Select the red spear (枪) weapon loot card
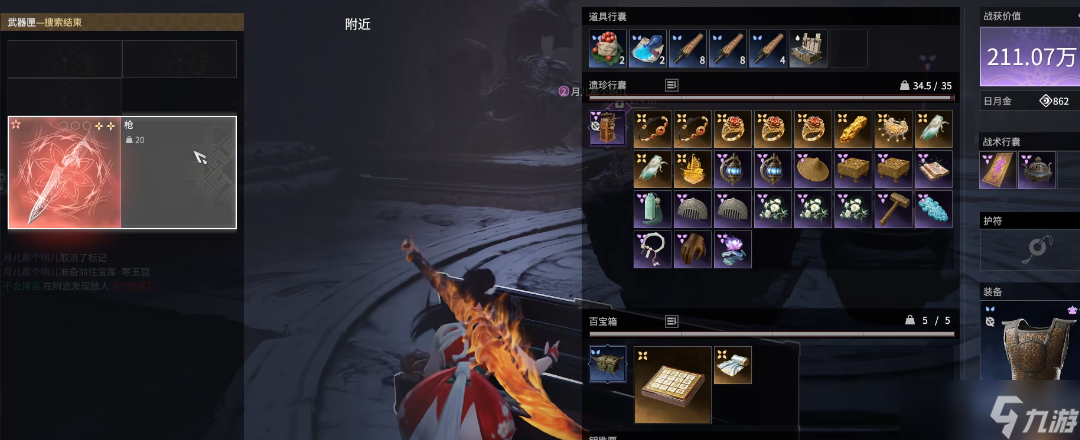The image size is (1080, 440). (122, 172)
